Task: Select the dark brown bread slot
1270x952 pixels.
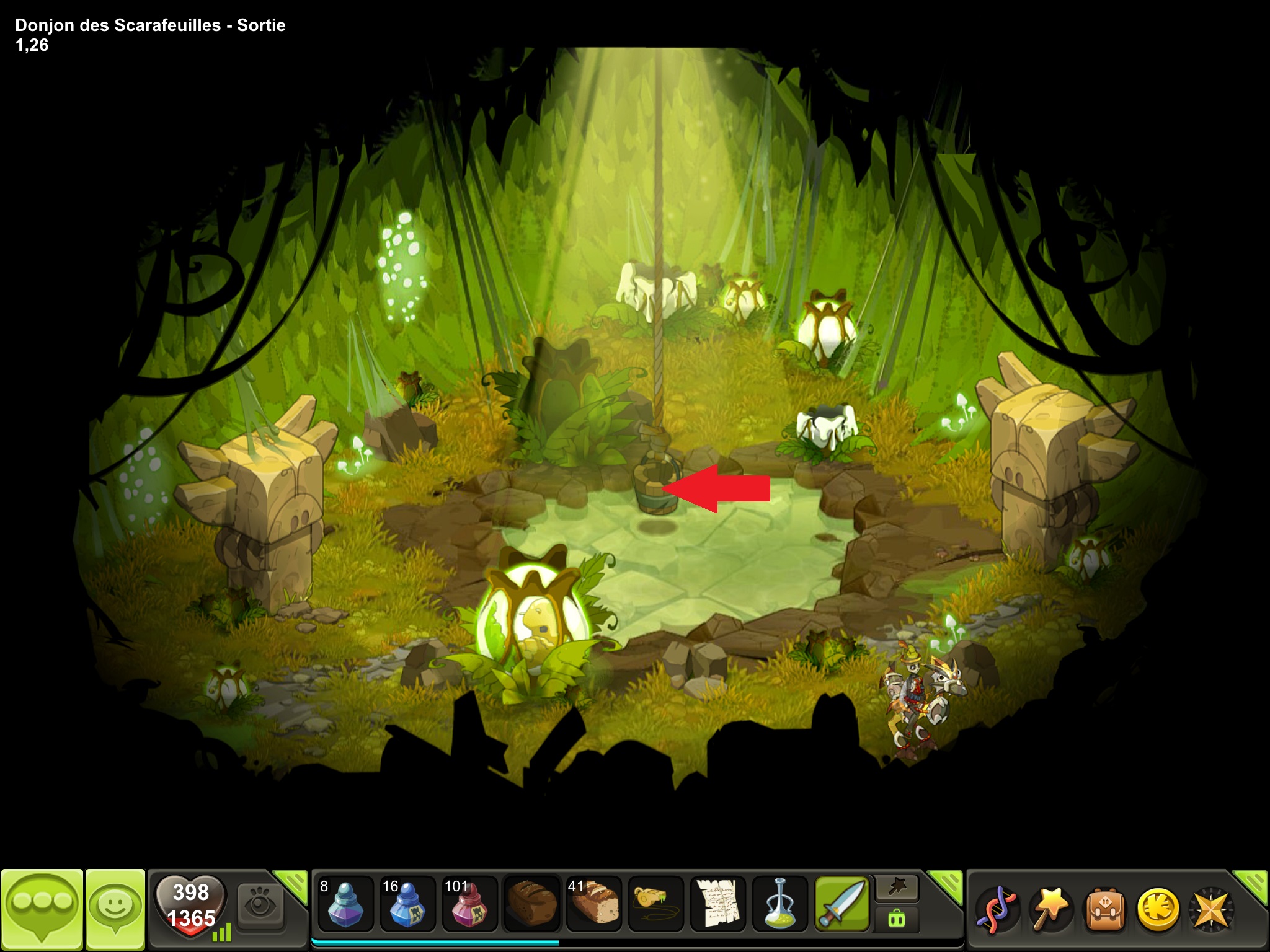Action: tap(531, 904)
